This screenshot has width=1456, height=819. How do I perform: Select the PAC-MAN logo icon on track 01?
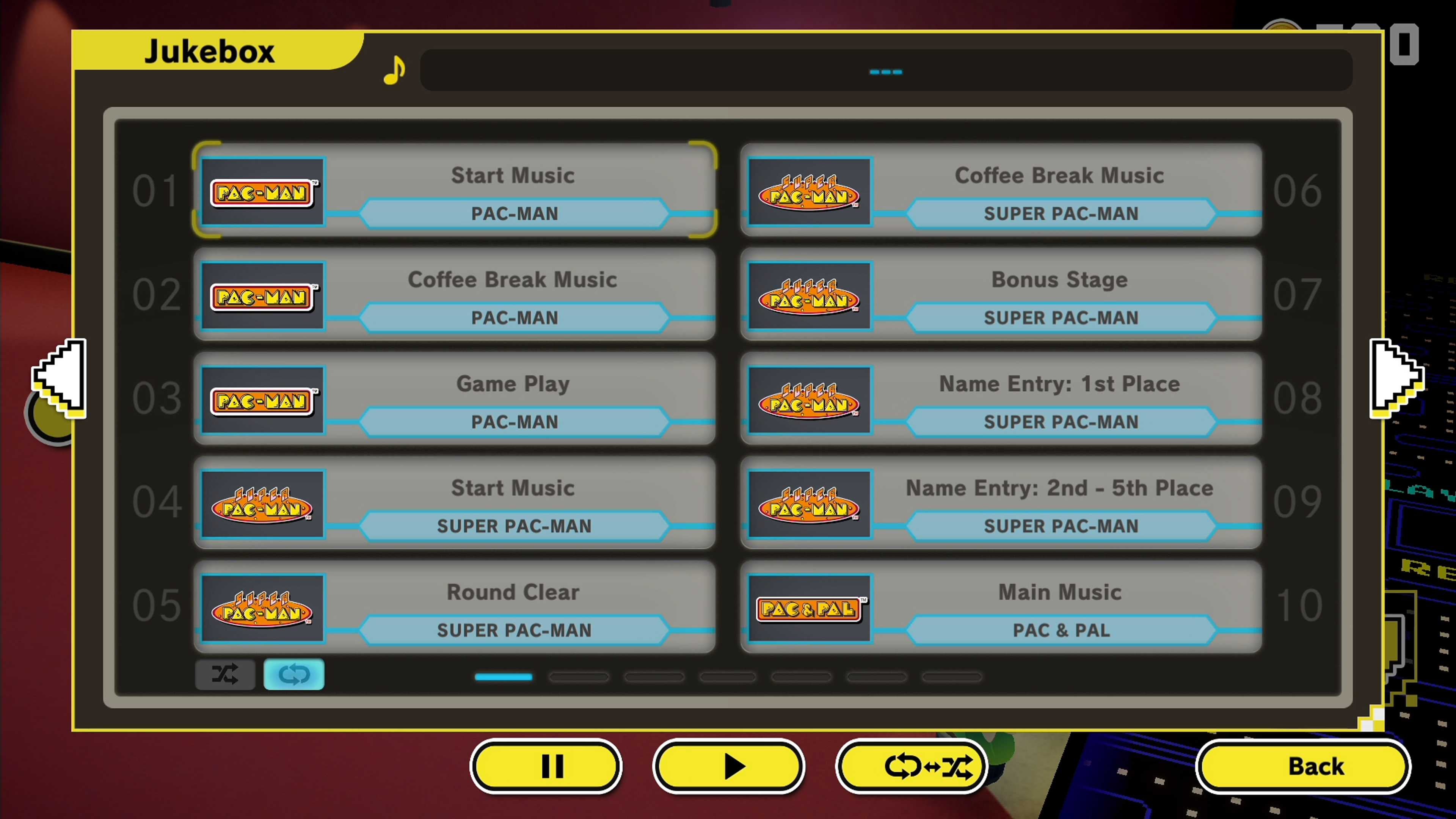(x=263, y=193)
